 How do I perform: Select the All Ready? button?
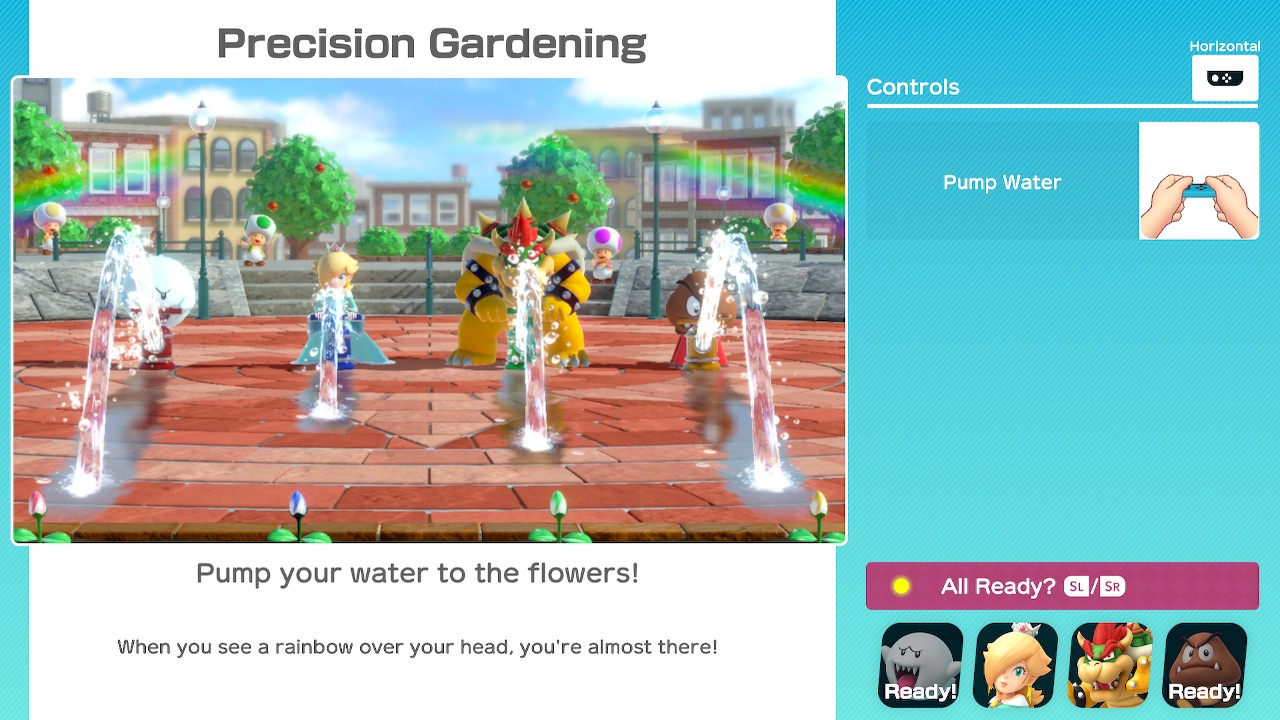pyautogui.click(x=1062, y=586)
